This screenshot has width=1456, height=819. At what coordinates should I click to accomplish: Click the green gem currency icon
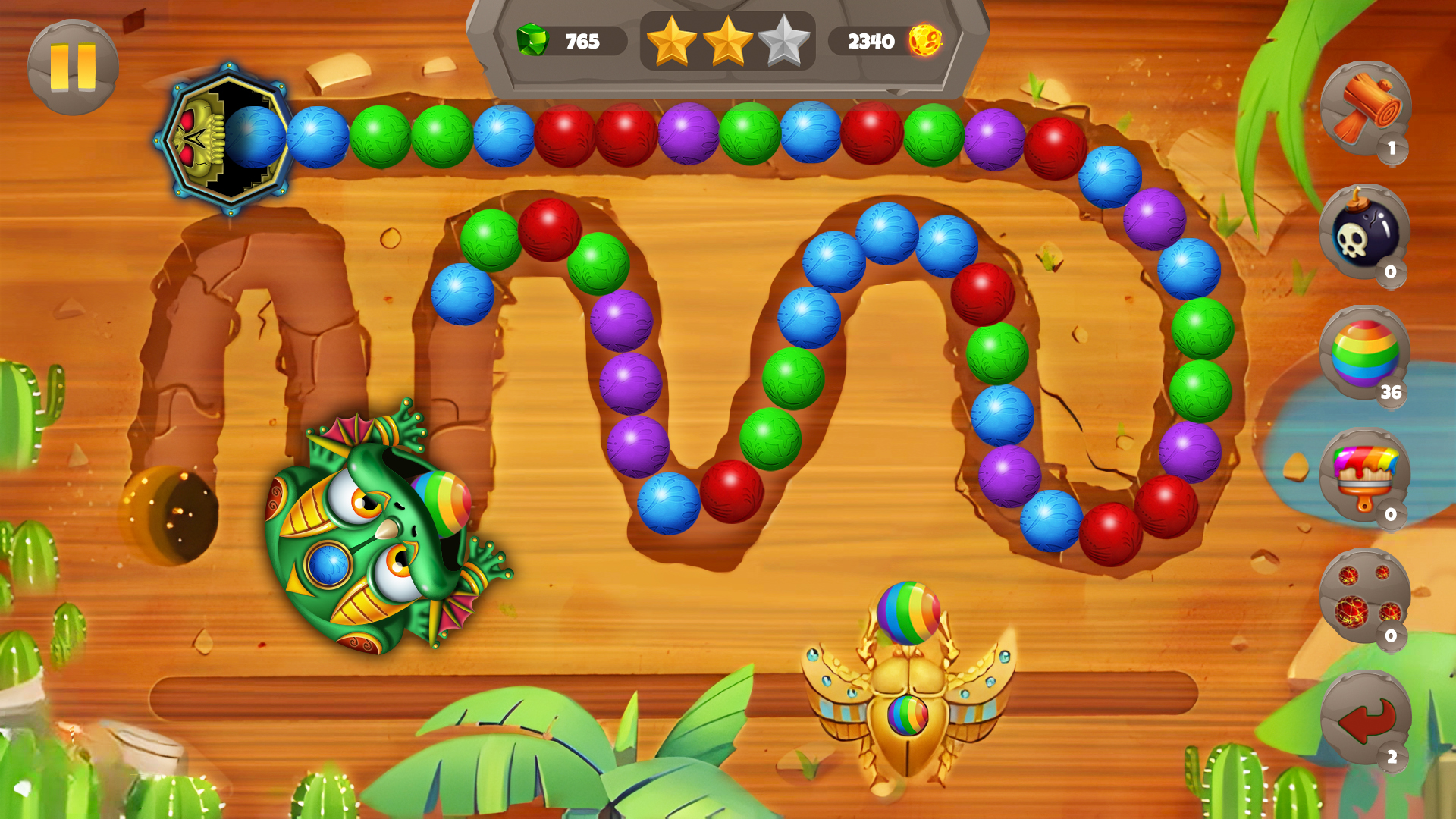coord(531,40)
